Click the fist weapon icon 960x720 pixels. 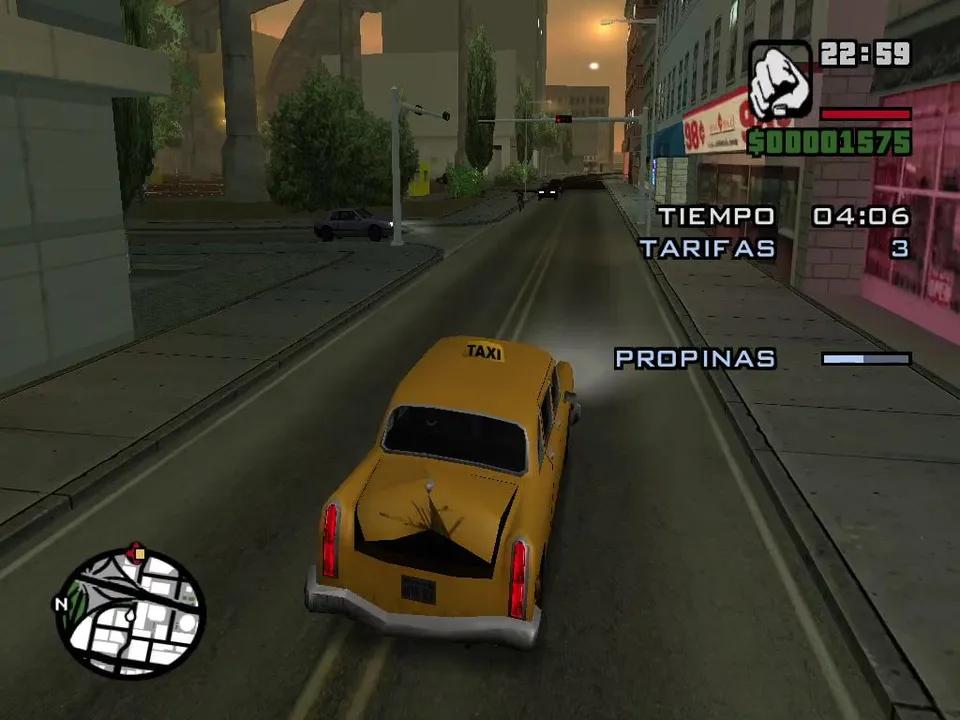point(780,81)
